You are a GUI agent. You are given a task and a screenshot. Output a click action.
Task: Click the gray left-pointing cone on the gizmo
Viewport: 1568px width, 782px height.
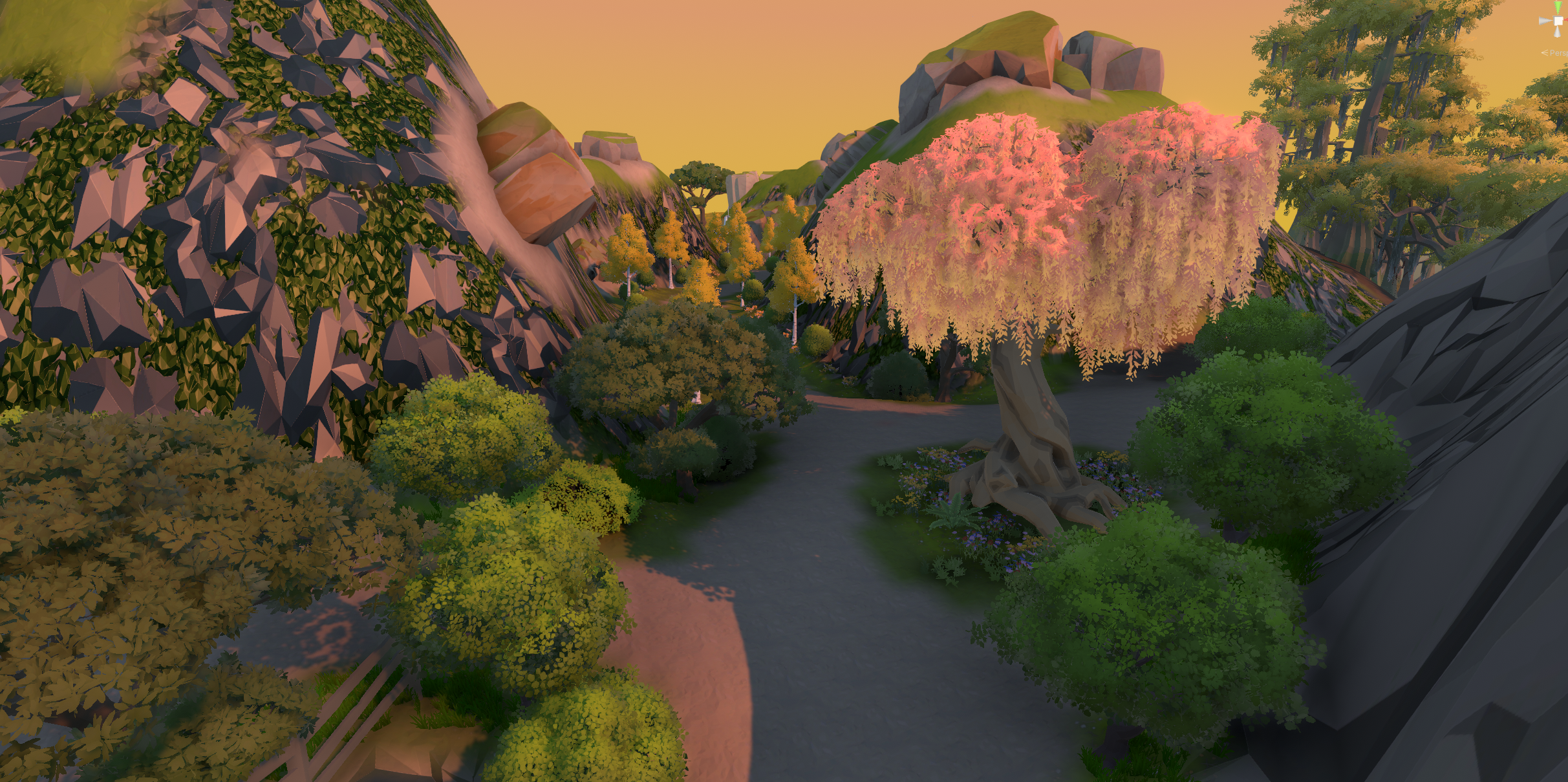(x=1545, y=21)
